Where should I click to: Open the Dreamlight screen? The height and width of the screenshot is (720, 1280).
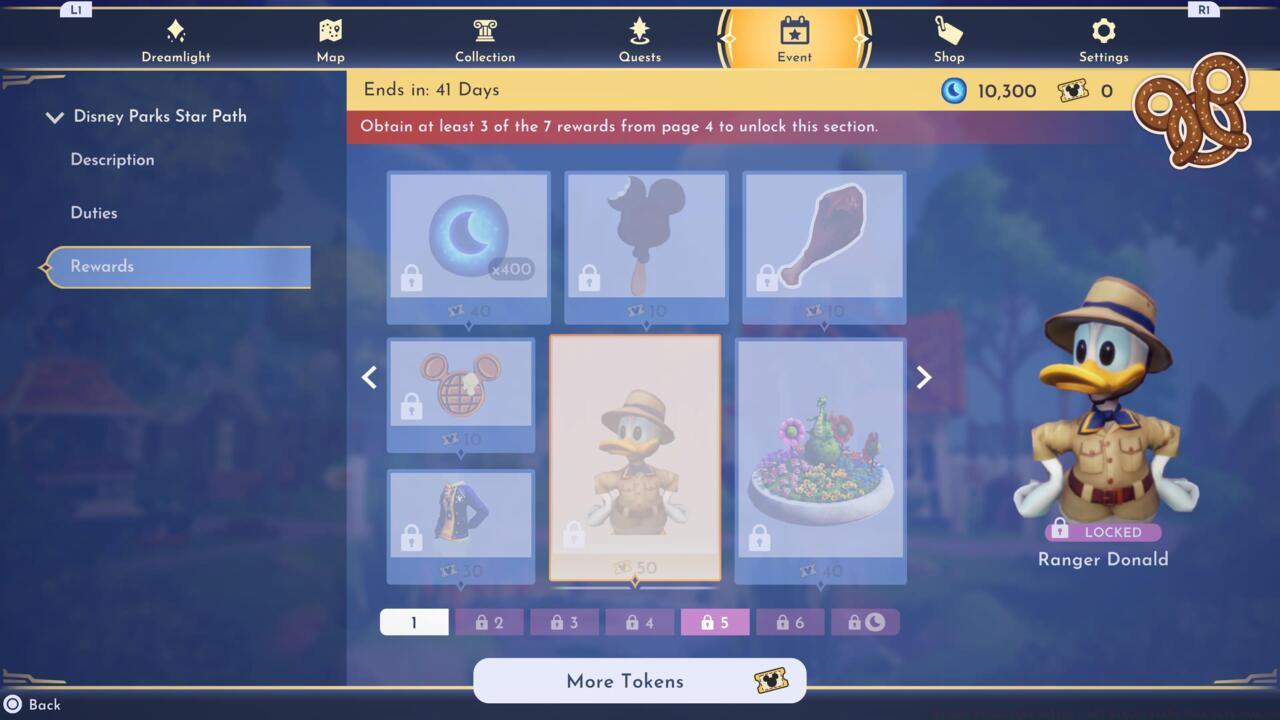pos(176,38)
